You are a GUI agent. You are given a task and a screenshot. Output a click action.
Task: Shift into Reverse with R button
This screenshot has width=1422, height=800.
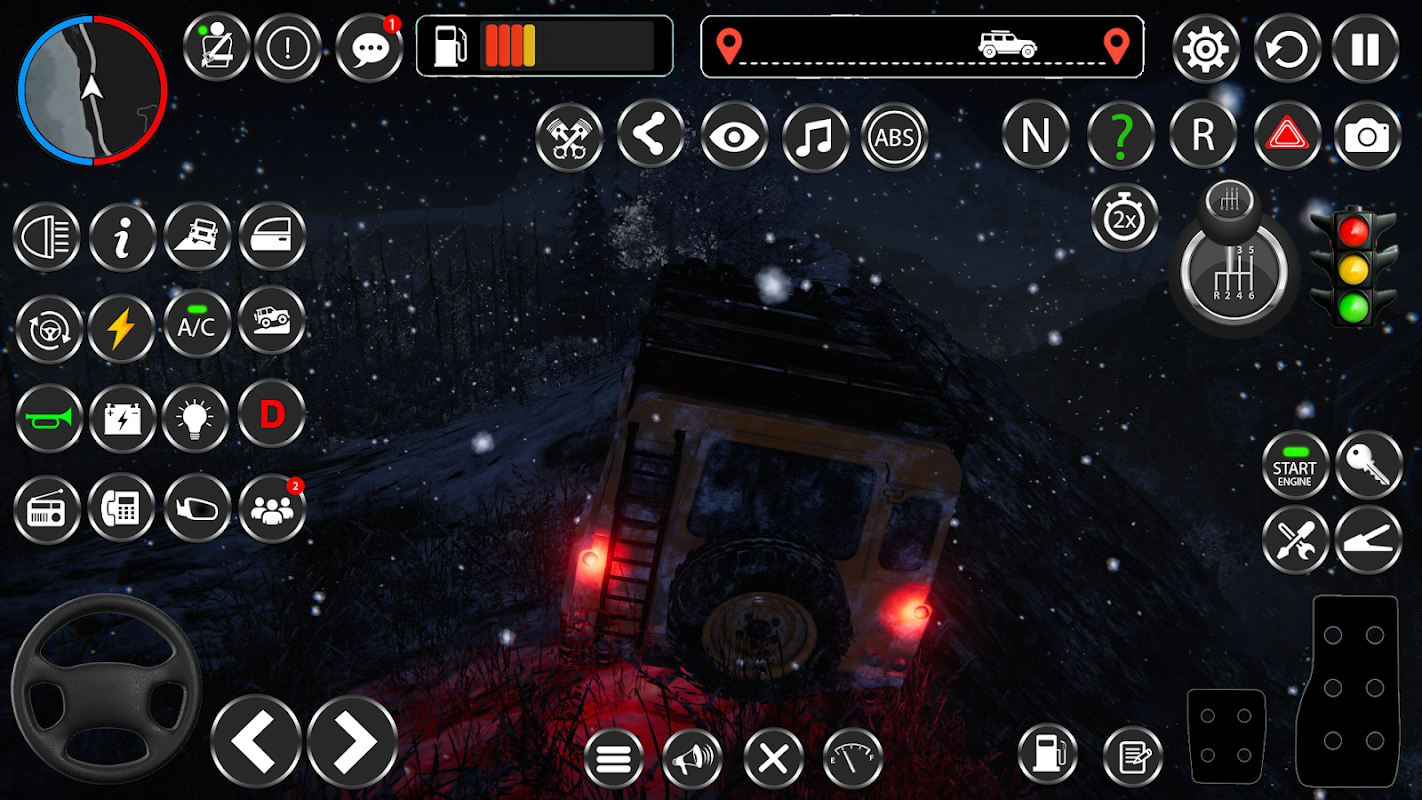click(x=1203, y=135)
